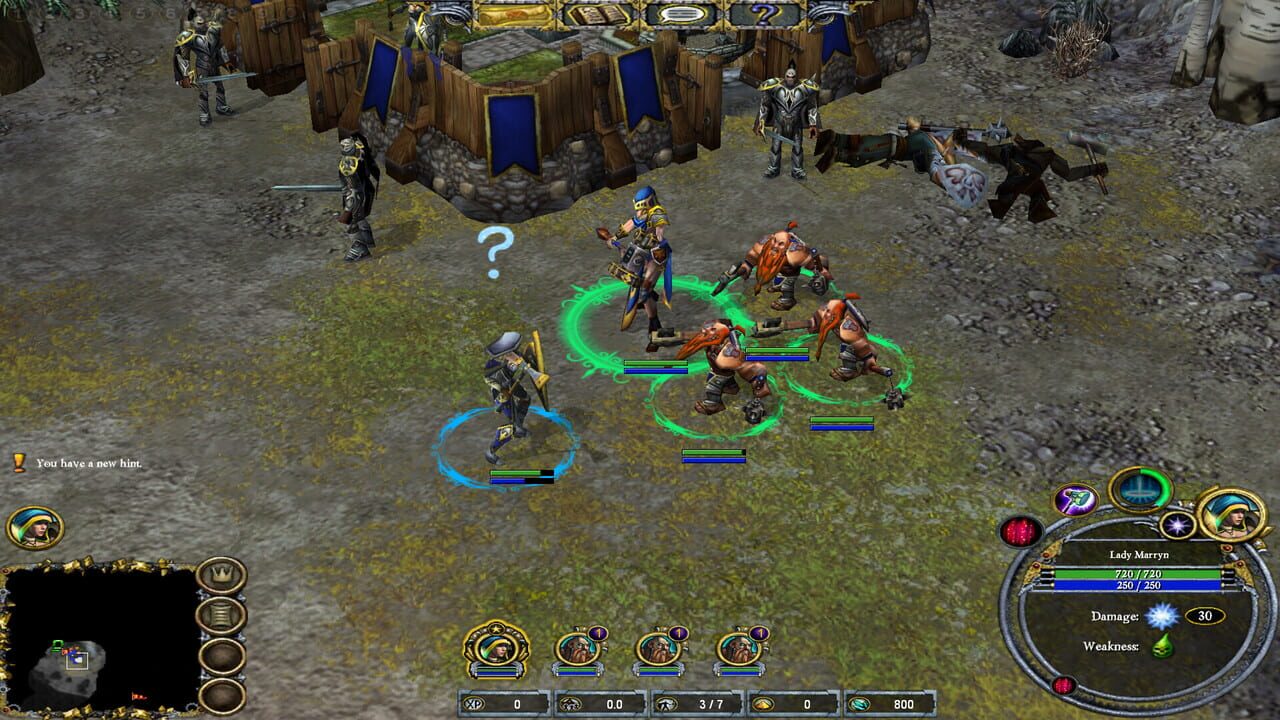Click the green Weakness drop icon
This screenshot has height=720, width=1280.
[1163, 646]
